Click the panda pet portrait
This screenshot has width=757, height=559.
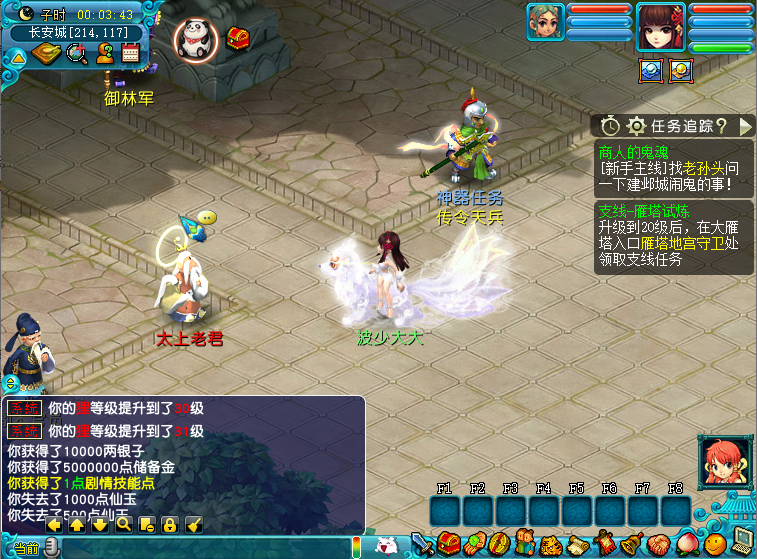pos(194,38)
